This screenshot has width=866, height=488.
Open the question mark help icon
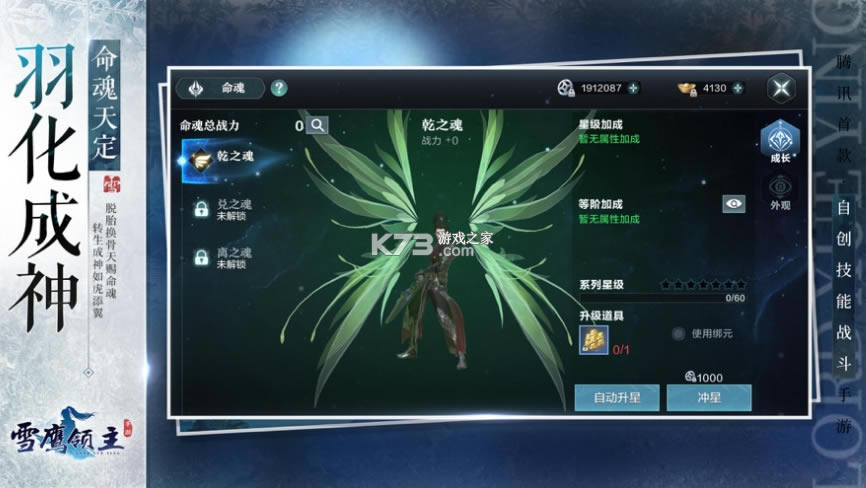[279, 88]
